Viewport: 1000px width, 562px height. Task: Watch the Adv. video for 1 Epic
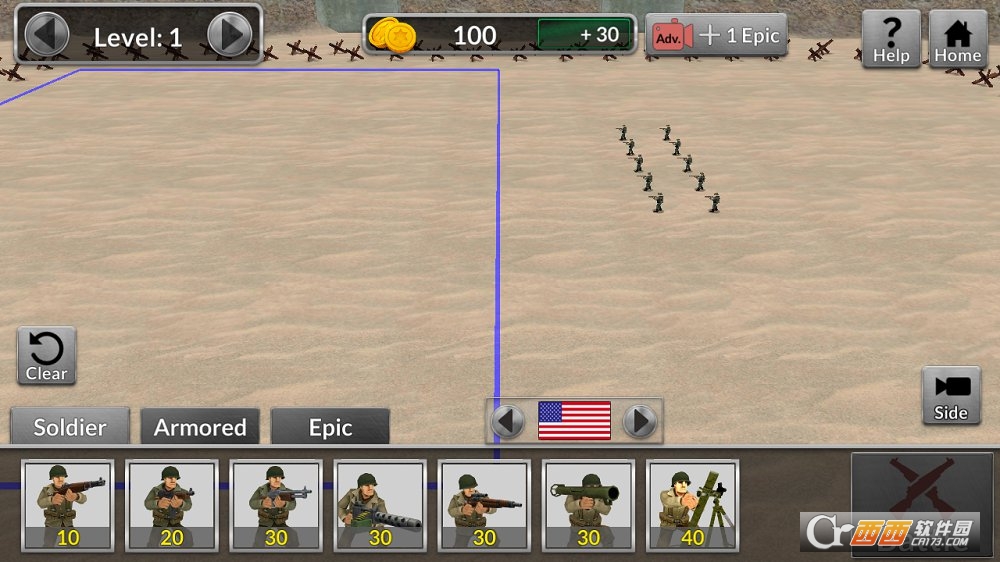coord(715,36)
